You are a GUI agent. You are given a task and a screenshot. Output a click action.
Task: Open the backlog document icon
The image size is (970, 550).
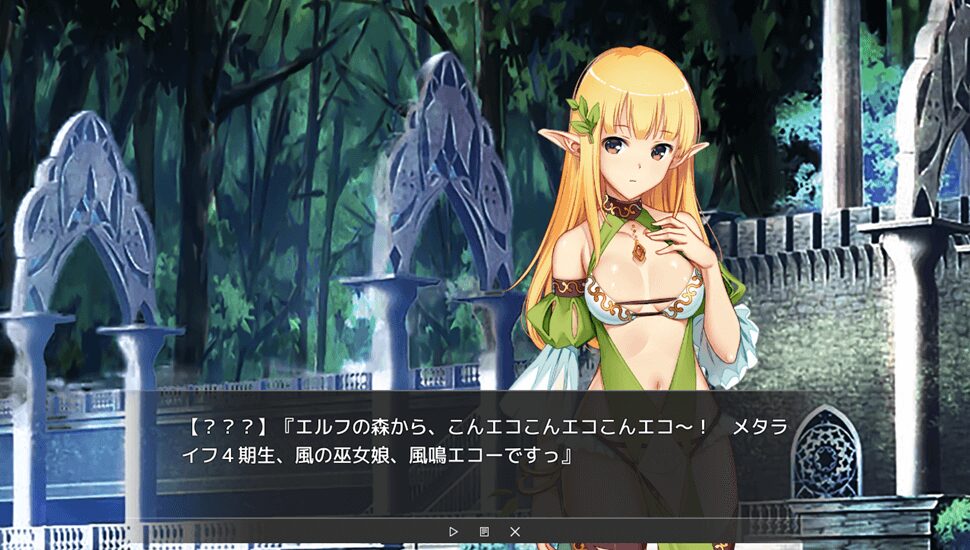[484, 531]
